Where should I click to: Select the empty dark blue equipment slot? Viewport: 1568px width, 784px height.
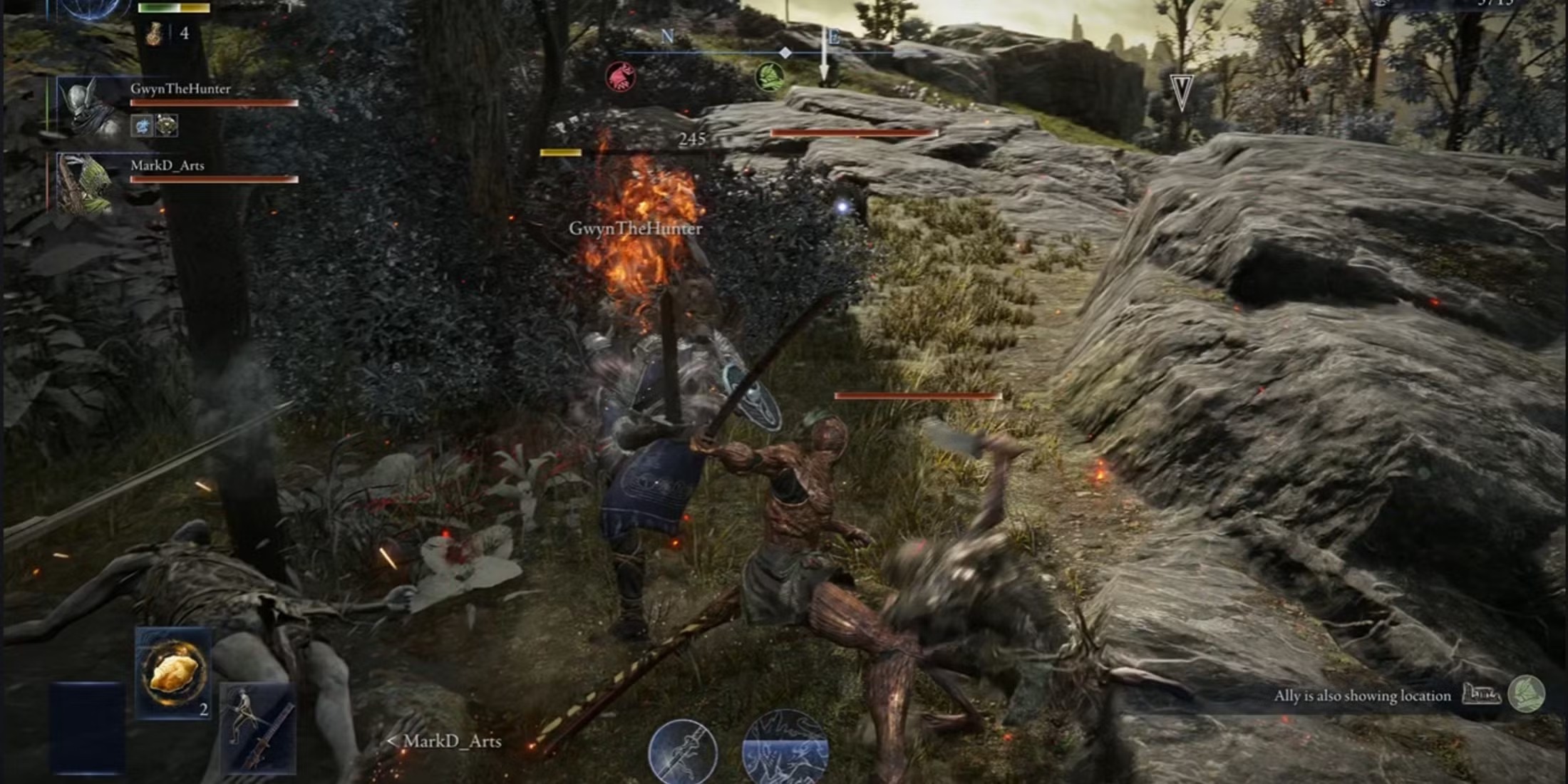[87, 727]
